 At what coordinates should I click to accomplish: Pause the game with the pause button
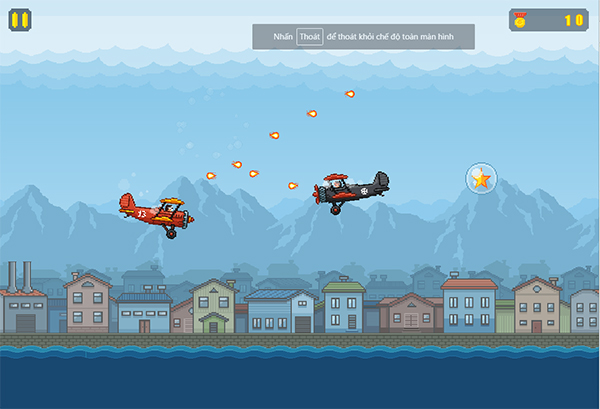coord(20,19)
